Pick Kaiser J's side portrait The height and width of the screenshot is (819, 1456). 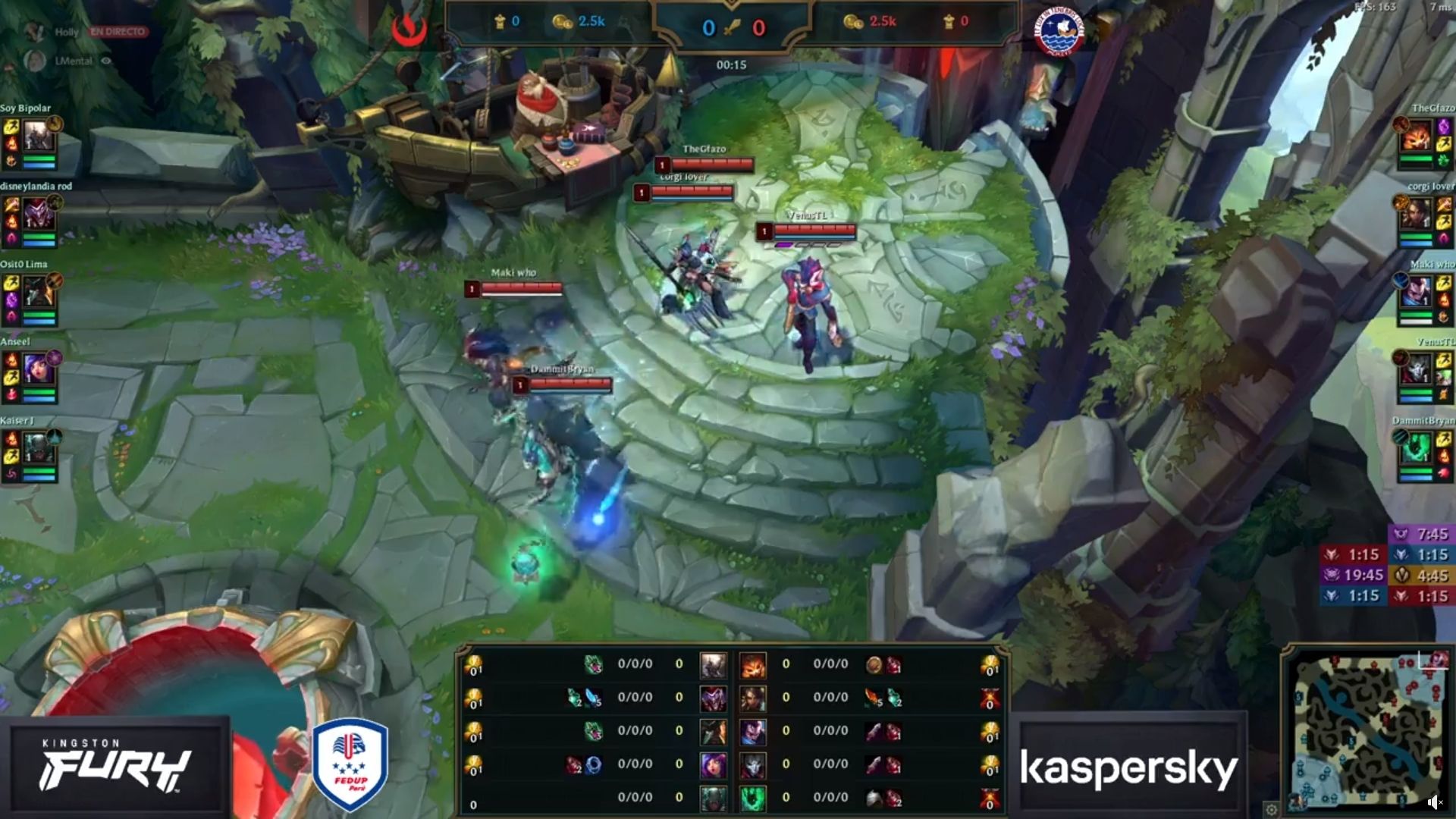click(38, 448)
